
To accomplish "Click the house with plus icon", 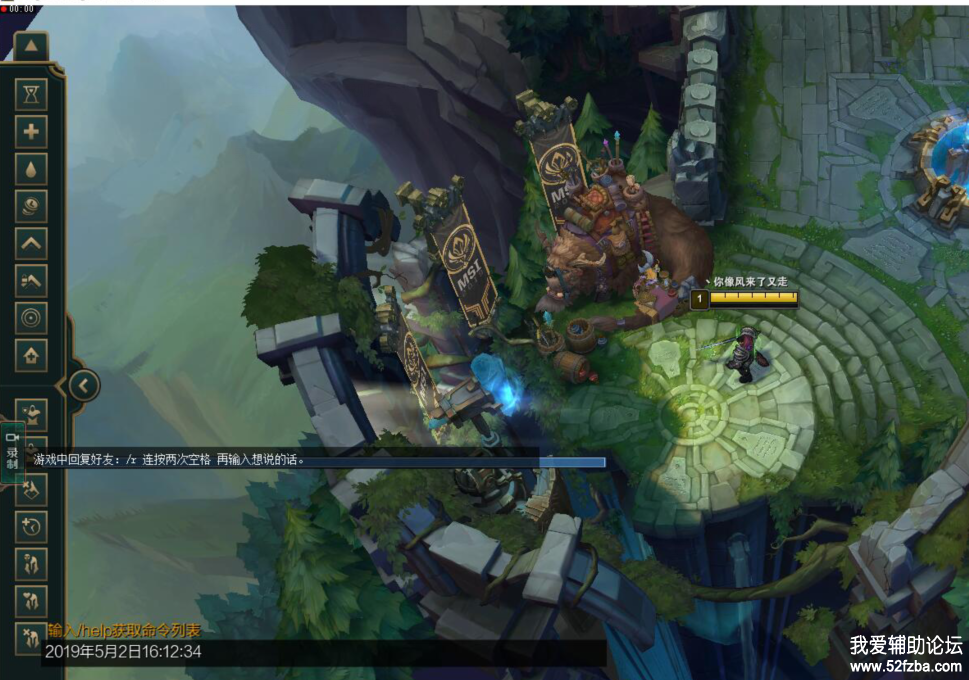I will (x=32, y=354).
